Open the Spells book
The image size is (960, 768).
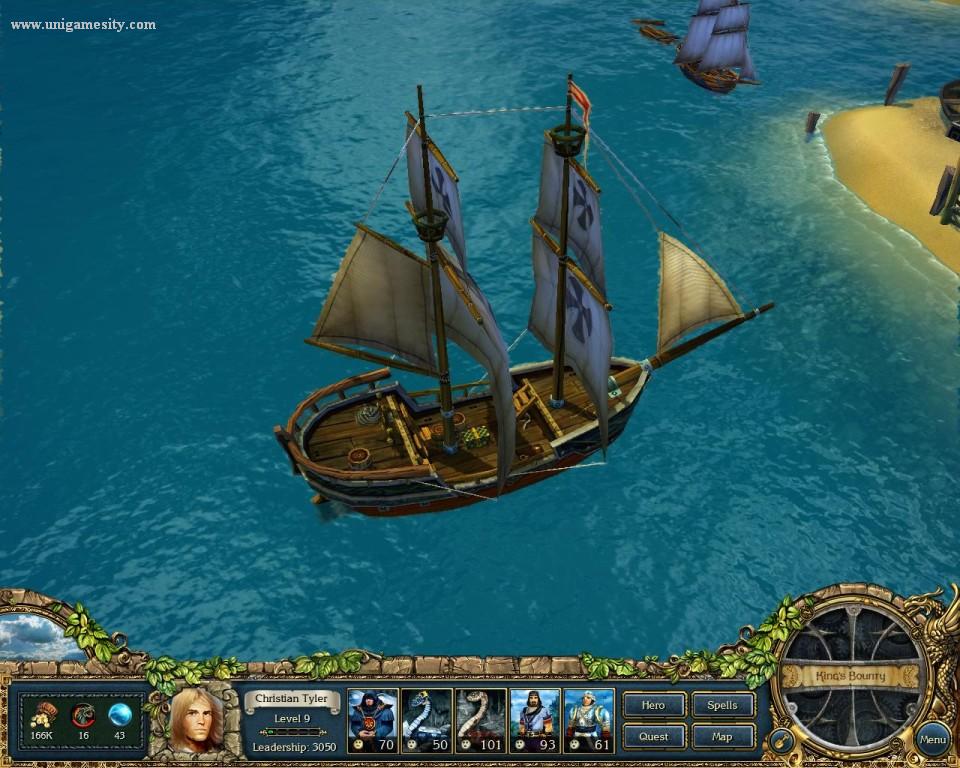723,705
